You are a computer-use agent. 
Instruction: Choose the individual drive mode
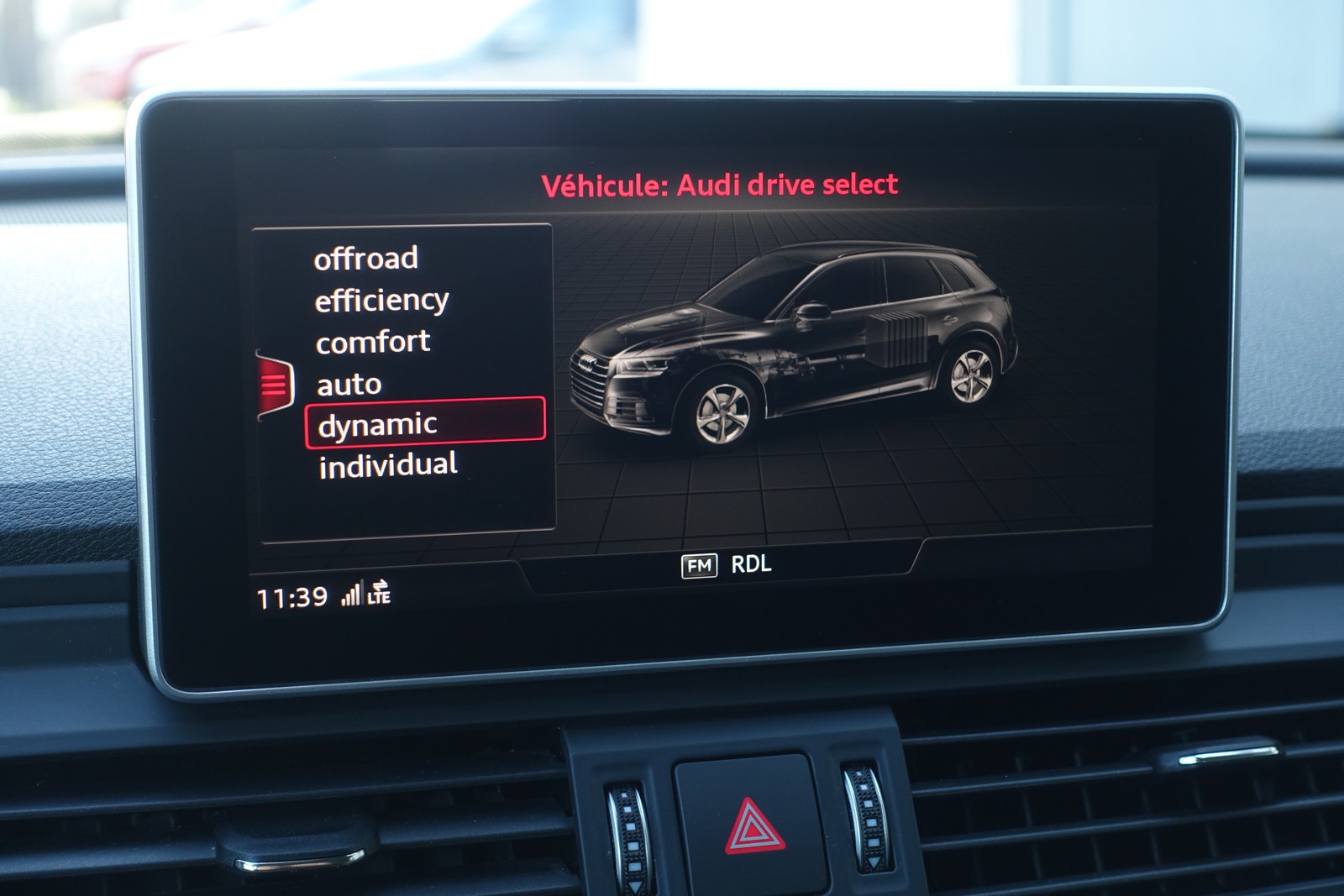388,465
